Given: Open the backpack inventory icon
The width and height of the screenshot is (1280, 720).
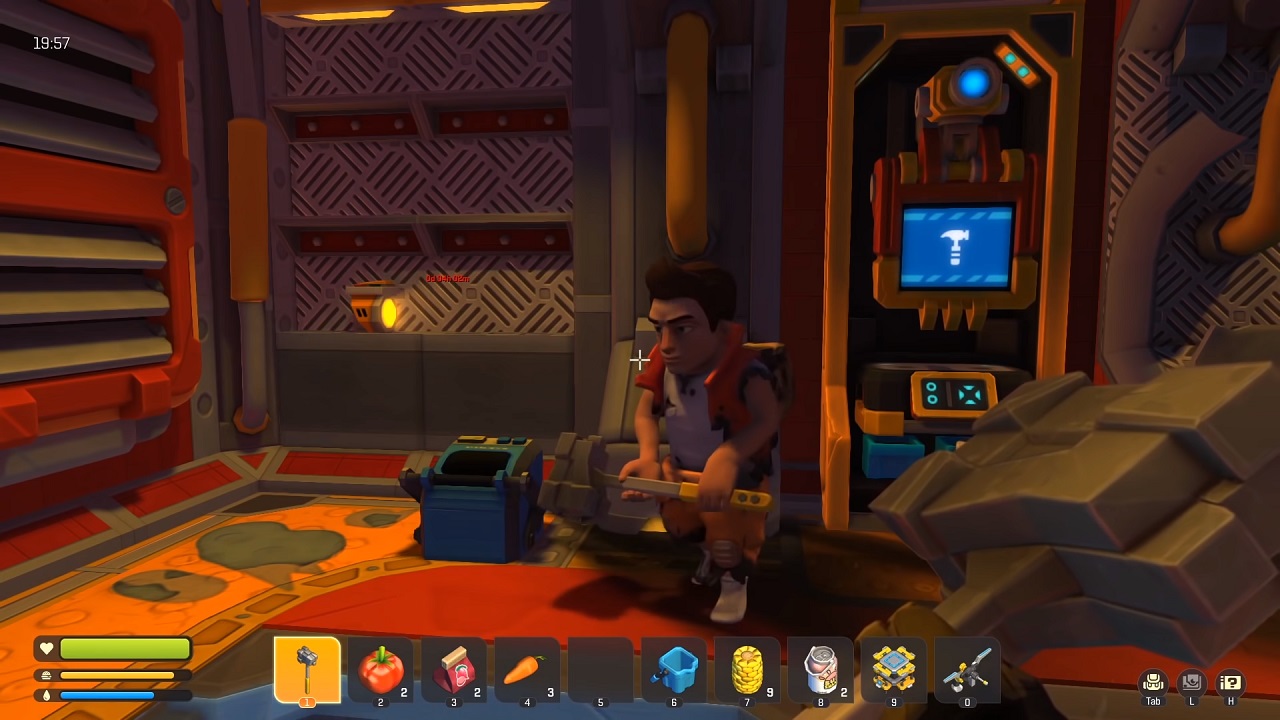Looking at the screenshot, I should pos(1153,683).
